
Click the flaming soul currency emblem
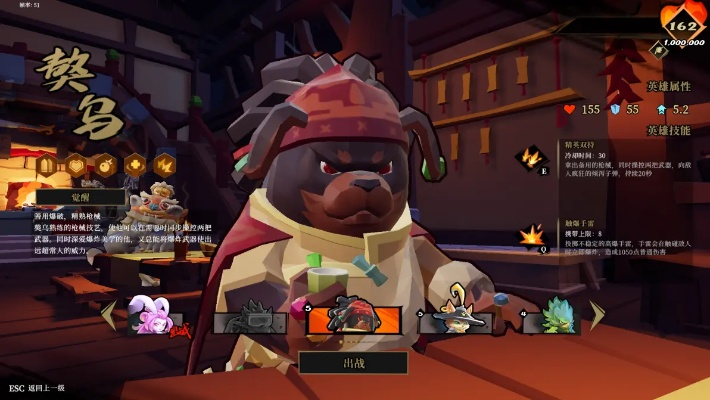click(683, 24)
